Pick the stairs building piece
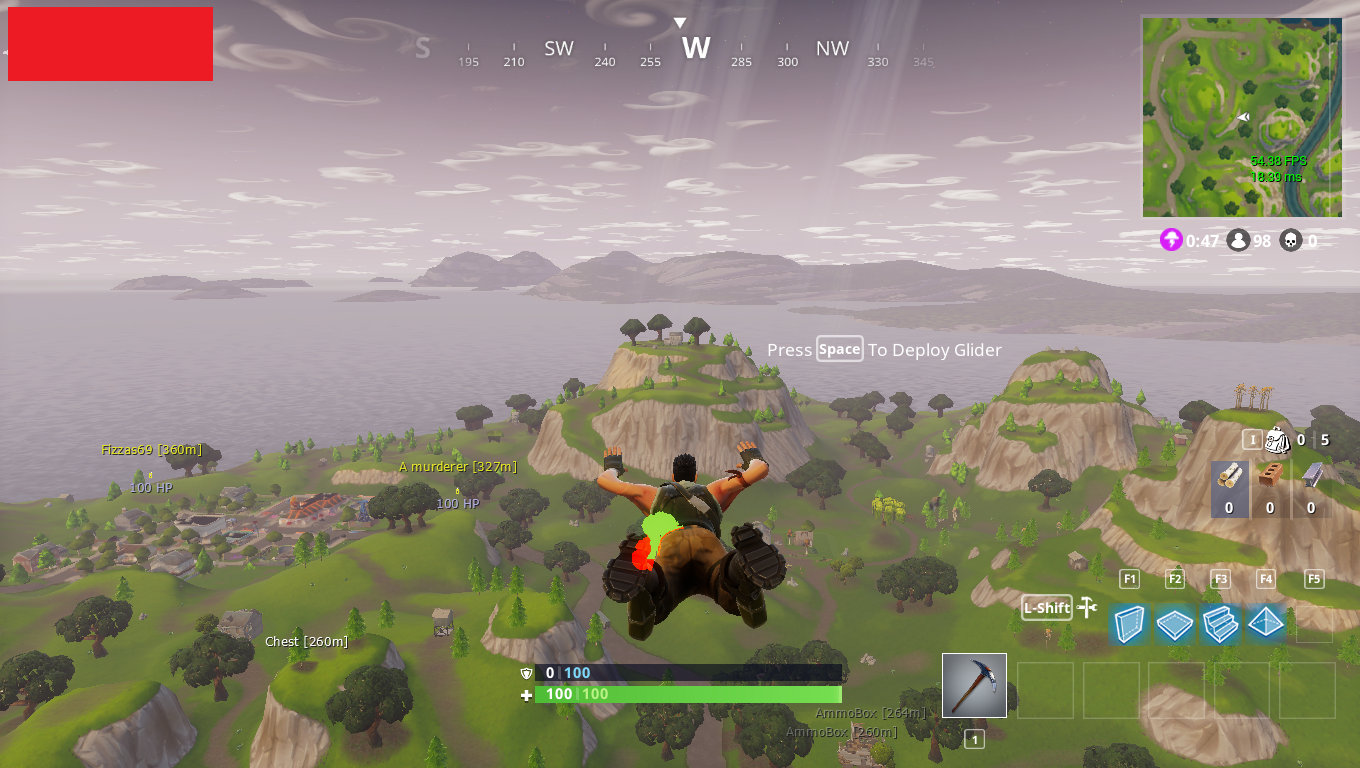The height and width of the screenshot is (768, 1360). coord(1220,624)
